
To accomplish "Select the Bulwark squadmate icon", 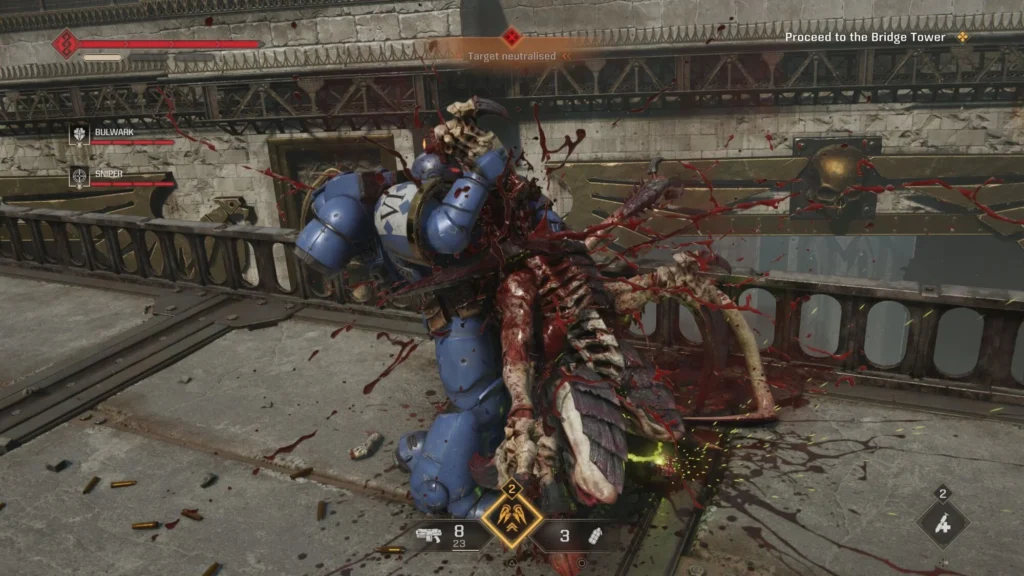I will click(80, 135).
